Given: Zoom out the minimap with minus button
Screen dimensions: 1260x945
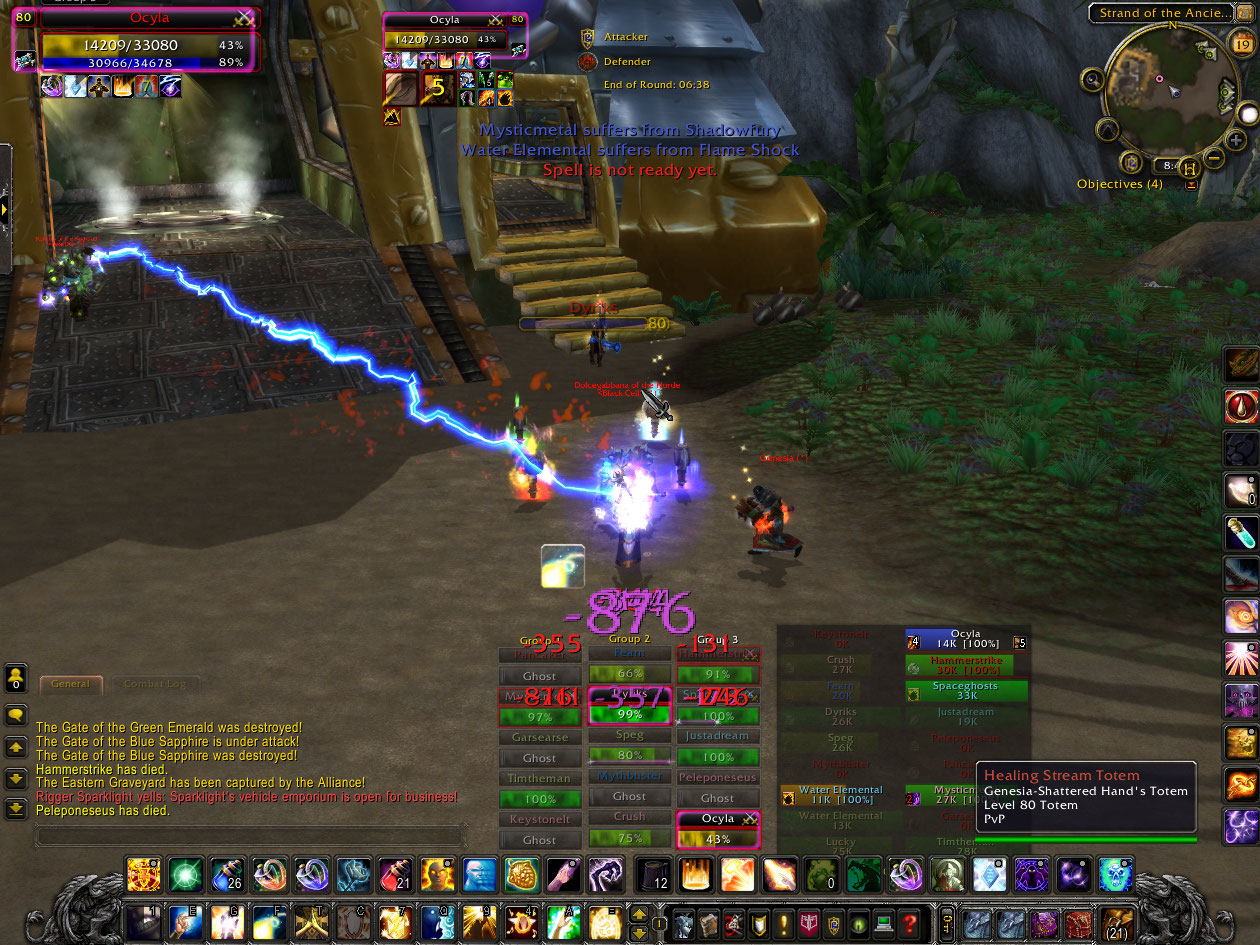Looking at the screenshot, I should (x=1212, y=158).
